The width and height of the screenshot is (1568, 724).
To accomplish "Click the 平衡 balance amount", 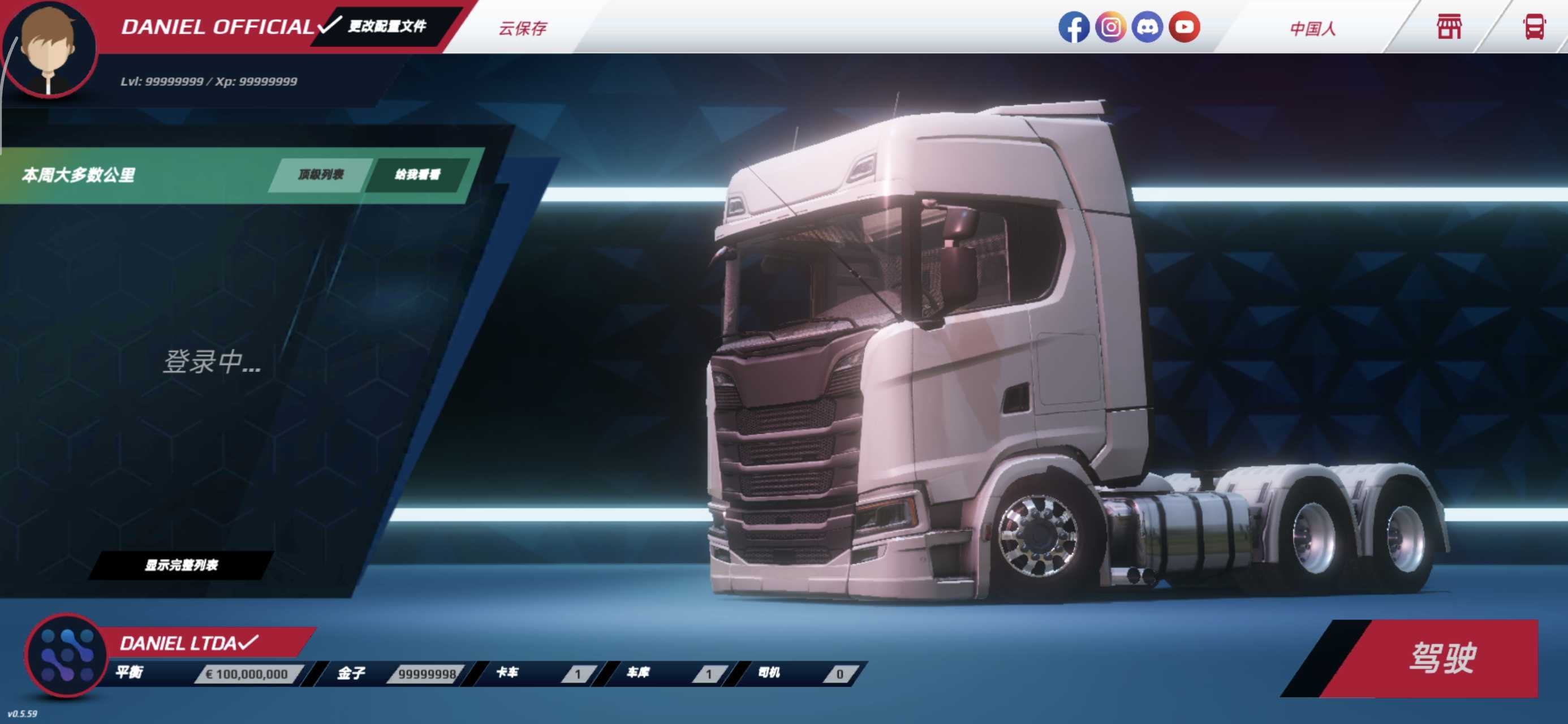I will pos(246,674).
